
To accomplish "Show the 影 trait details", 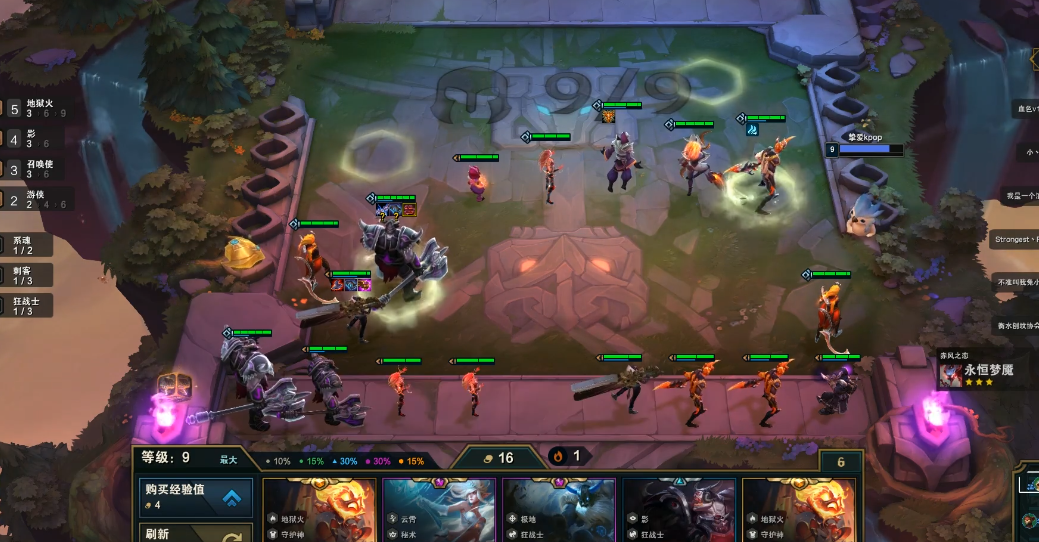I will point(34,138).
